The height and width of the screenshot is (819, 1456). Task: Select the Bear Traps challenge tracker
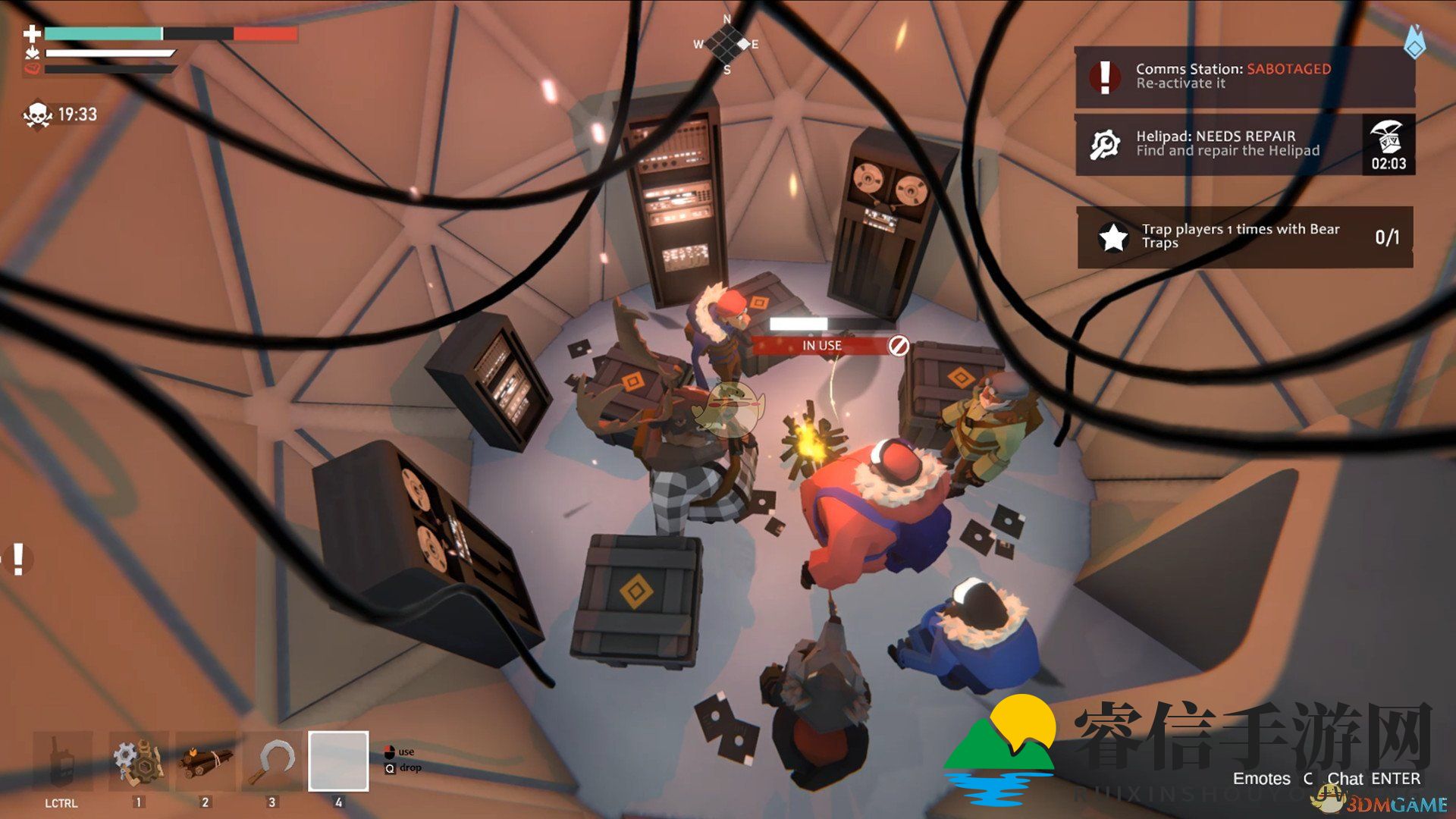pos(1244,237)
